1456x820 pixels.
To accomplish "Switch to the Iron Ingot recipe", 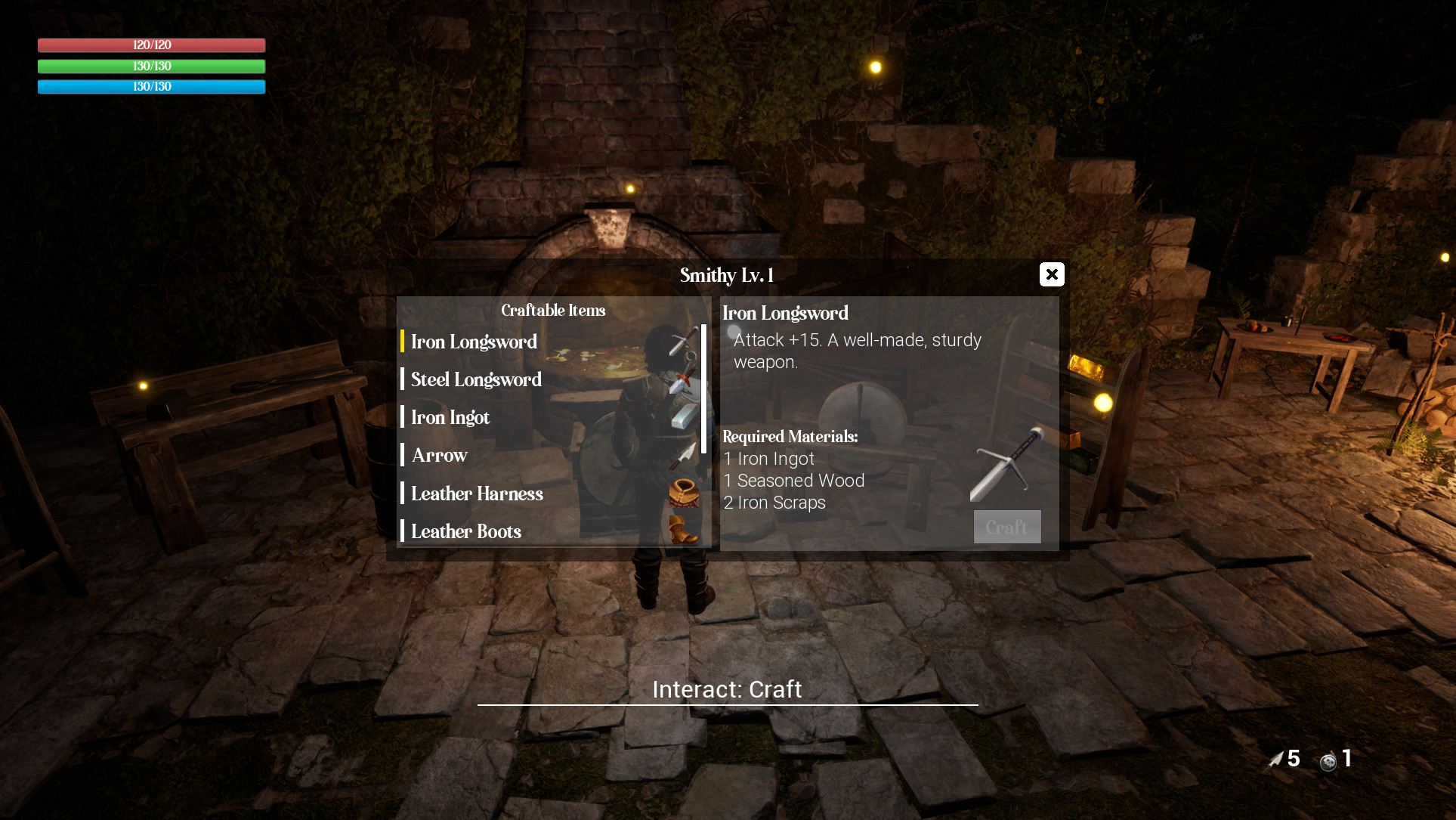I will point(450,417).
